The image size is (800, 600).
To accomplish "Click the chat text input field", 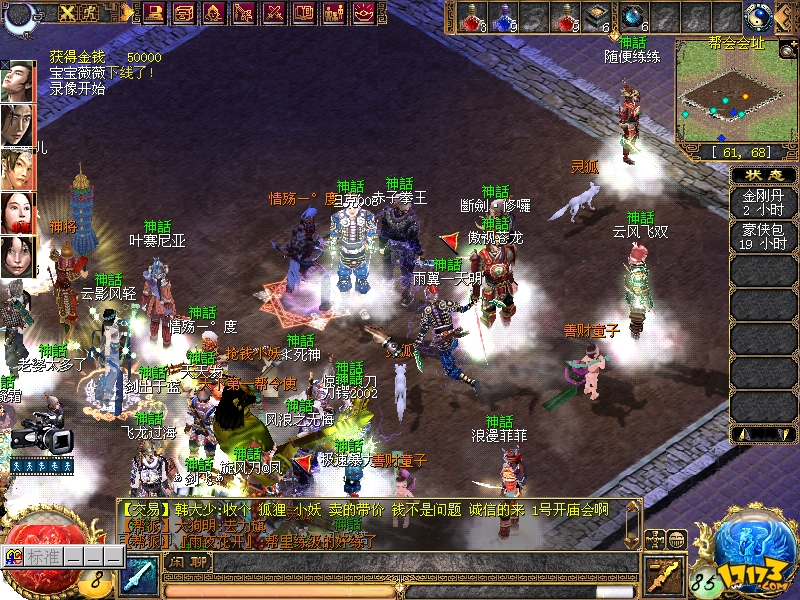I will pos(420,564).
